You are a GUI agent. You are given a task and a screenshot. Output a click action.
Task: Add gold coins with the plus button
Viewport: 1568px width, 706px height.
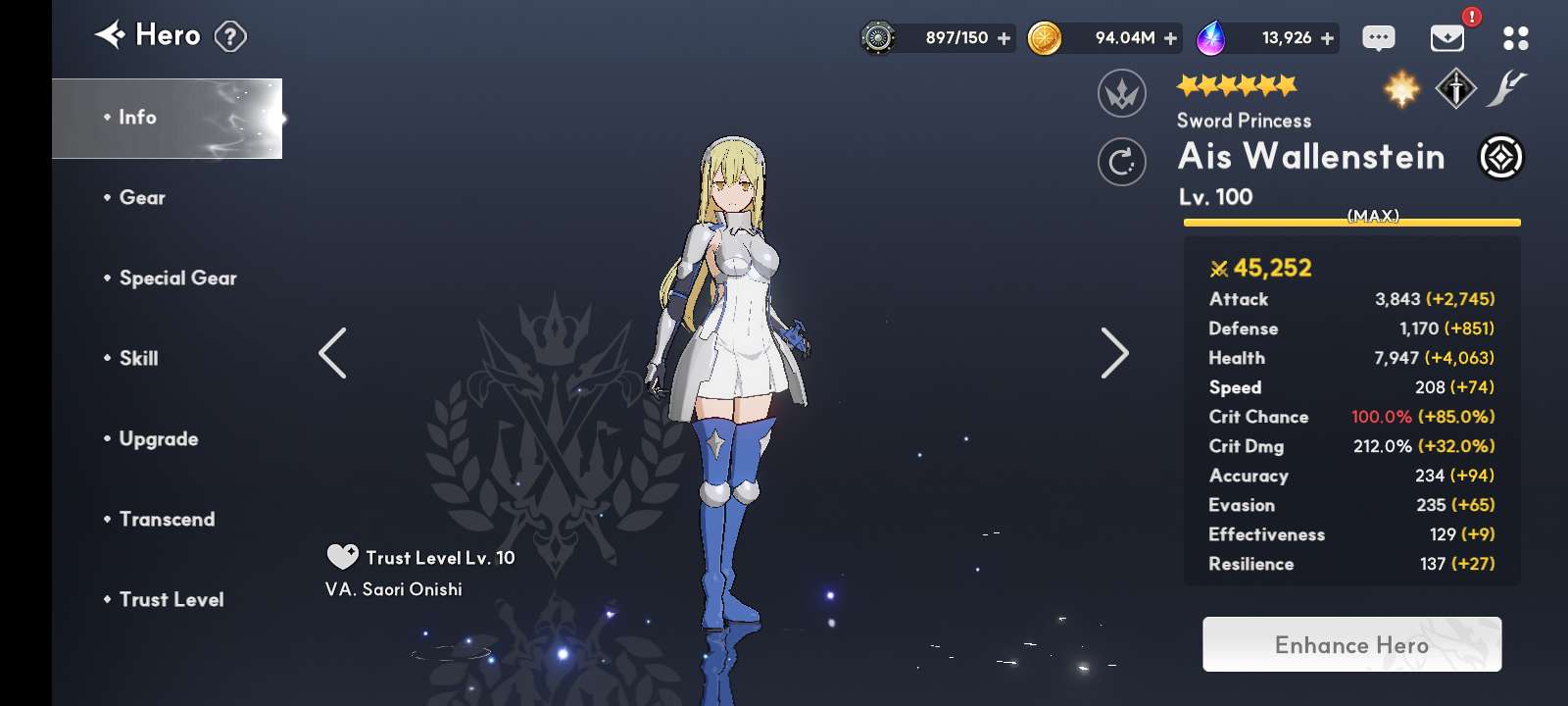[1171, 38]
